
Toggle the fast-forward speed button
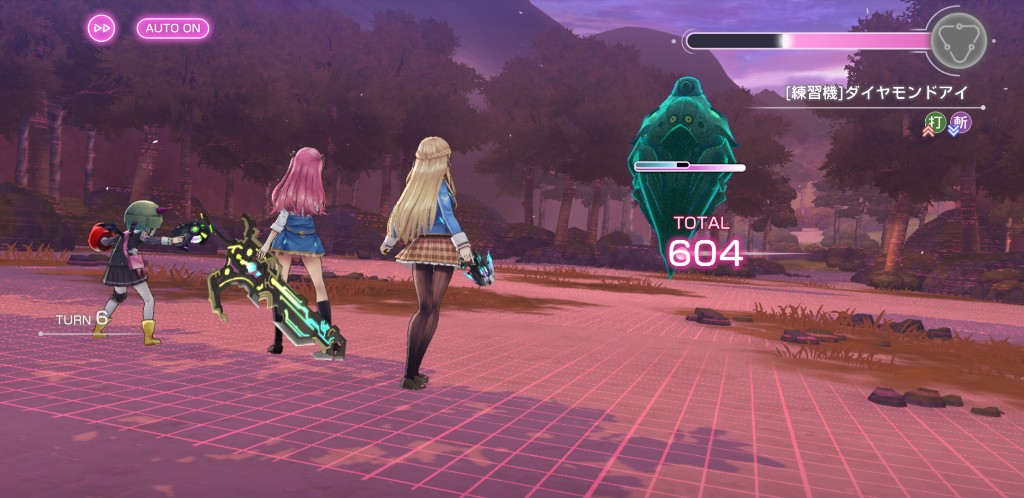click(102, 28)
